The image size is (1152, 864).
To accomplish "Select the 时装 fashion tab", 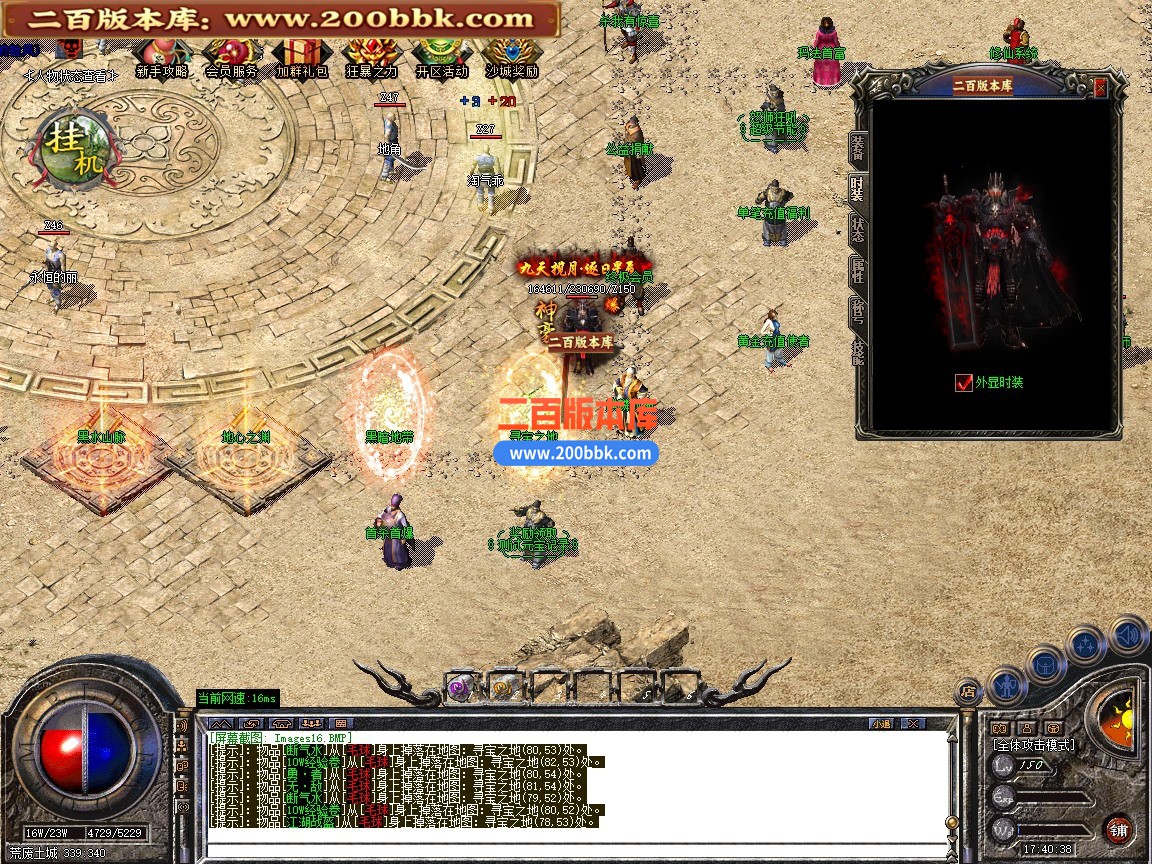I will [858, 188].
